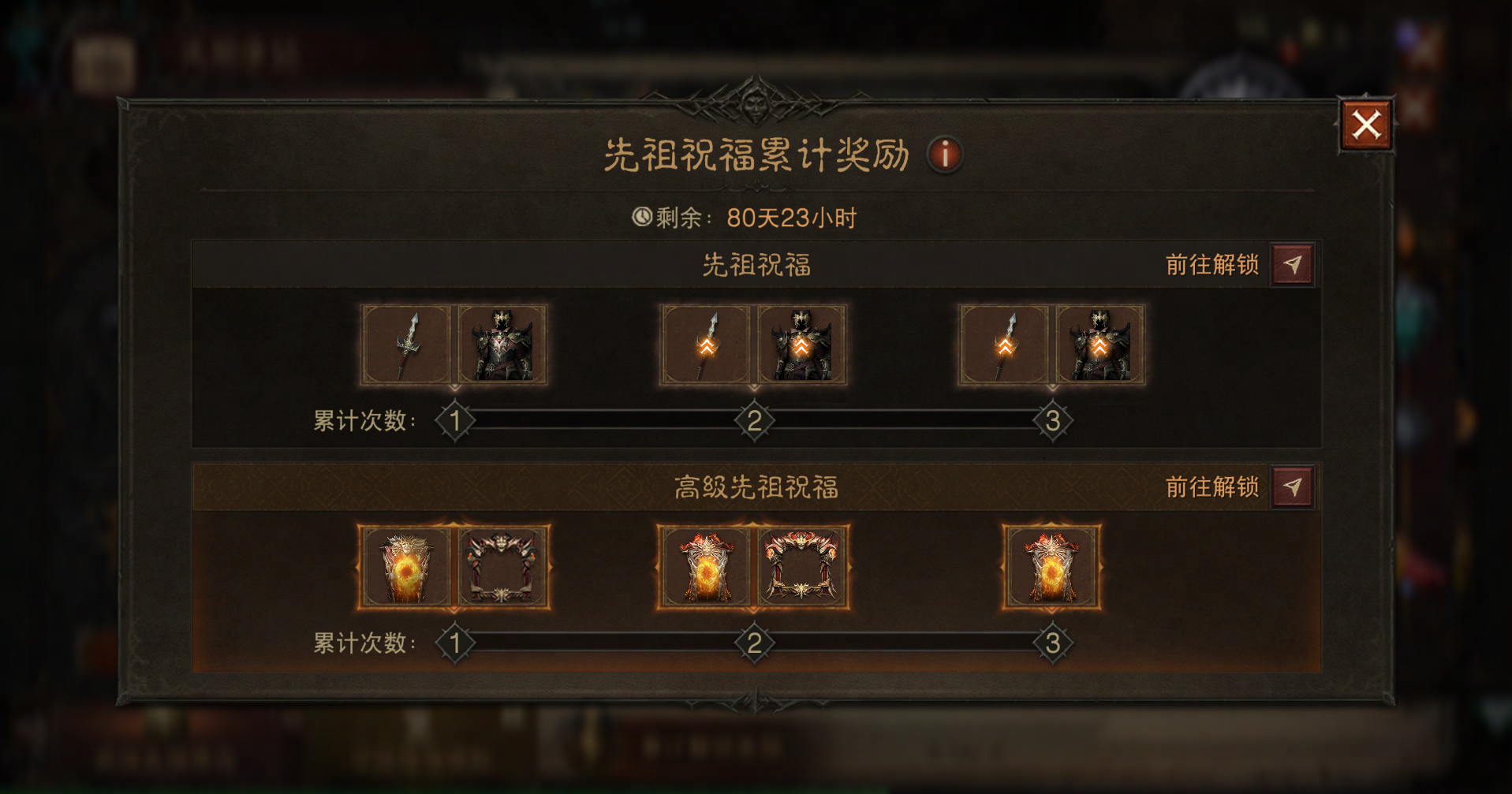Screen dimensions: 1512x794
Task: Open the info icon beside the title
Action: pyautogui.click(x=944, y=154)
